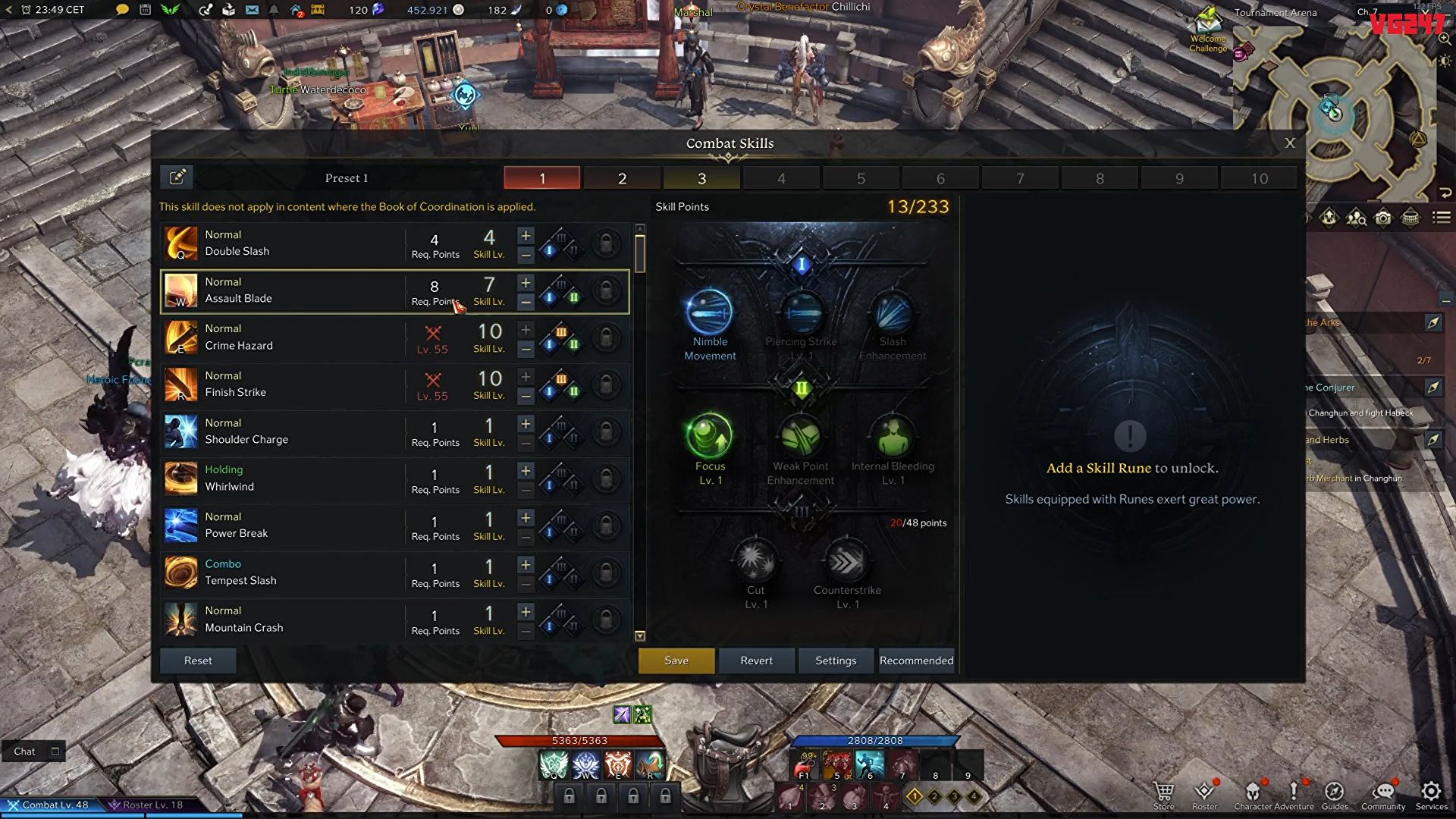Choose the Focus tripod
This screenshot has height=819, width=1456.
coord(710,436)
